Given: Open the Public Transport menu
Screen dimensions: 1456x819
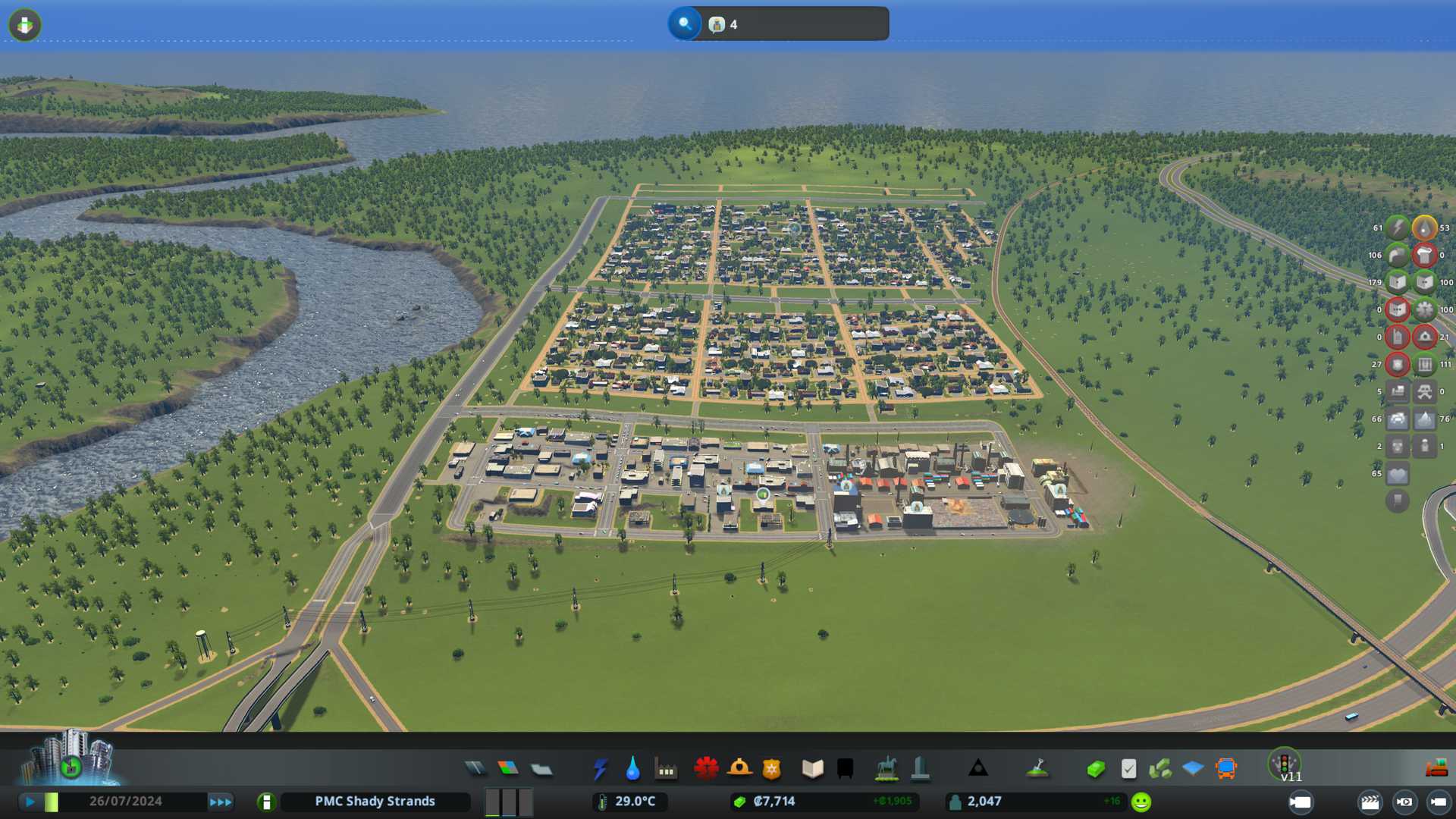Looking at the screenshot, I should (x=1226, y=769).
